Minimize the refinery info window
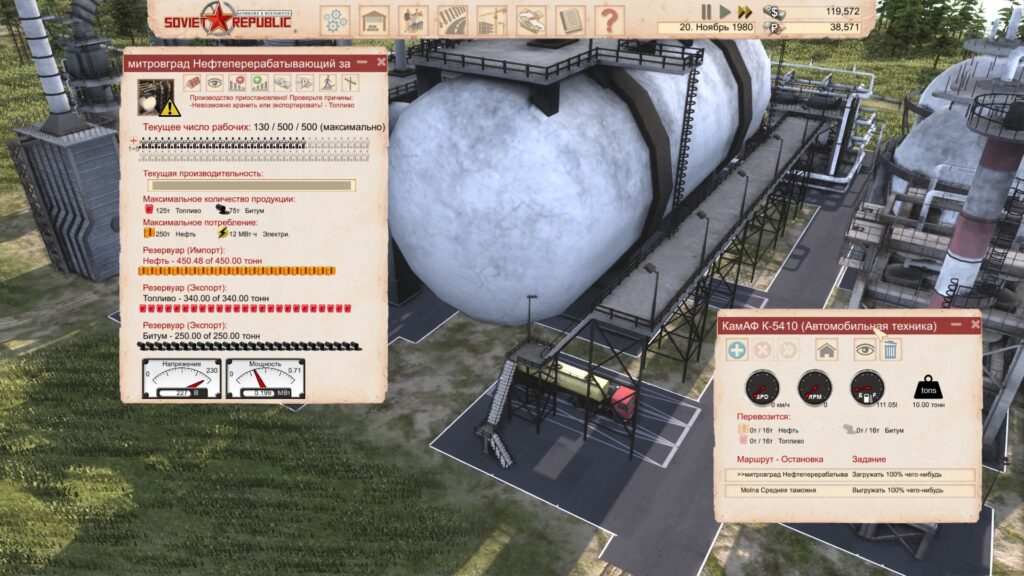 361,62
